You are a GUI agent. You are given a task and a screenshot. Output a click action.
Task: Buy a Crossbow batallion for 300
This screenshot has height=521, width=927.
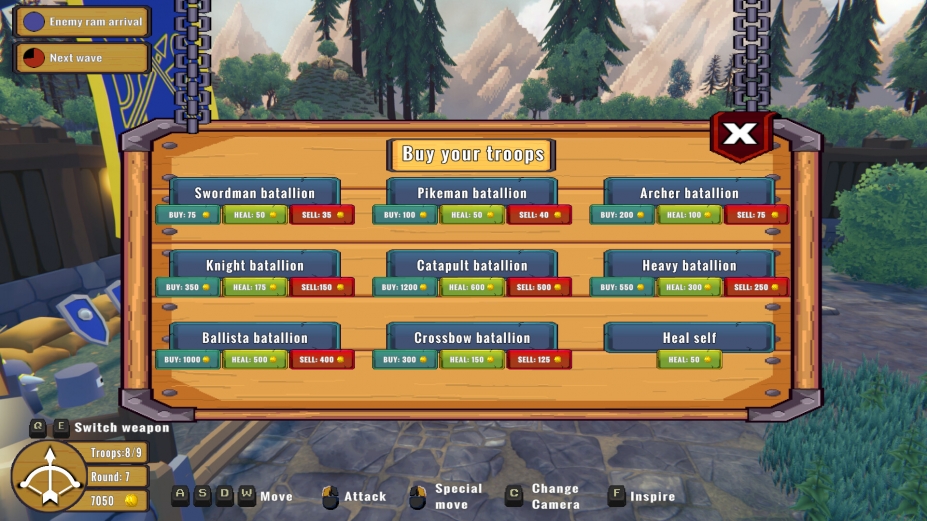coord(405,359)
